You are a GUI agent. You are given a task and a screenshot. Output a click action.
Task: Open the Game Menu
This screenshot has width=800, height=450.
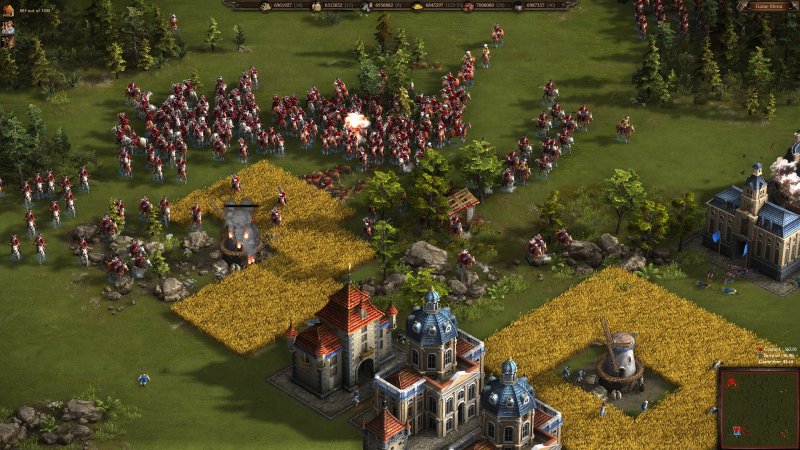tap(768, 5)
